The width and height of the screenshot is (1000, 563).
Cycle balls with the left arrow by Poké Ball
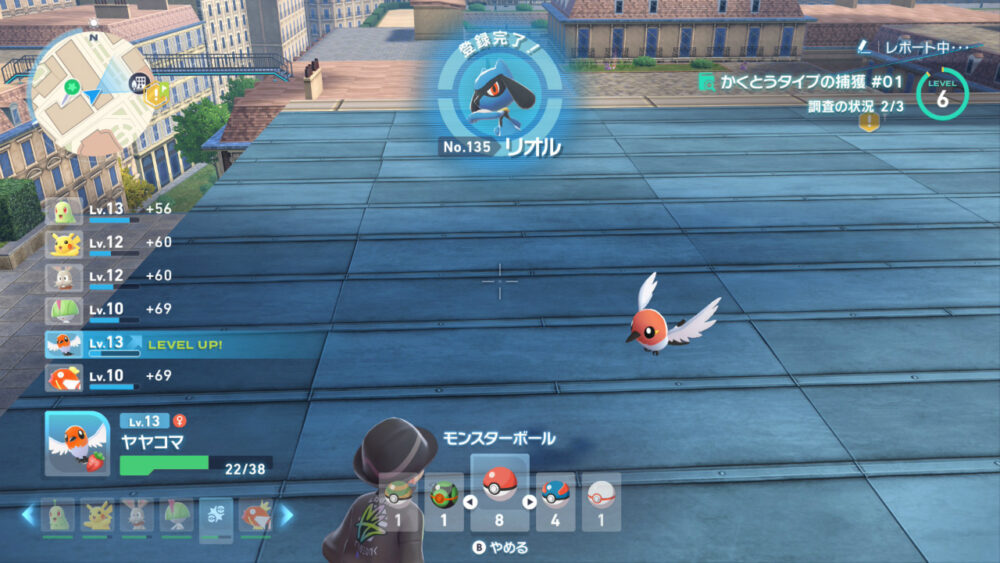(469, 502)
